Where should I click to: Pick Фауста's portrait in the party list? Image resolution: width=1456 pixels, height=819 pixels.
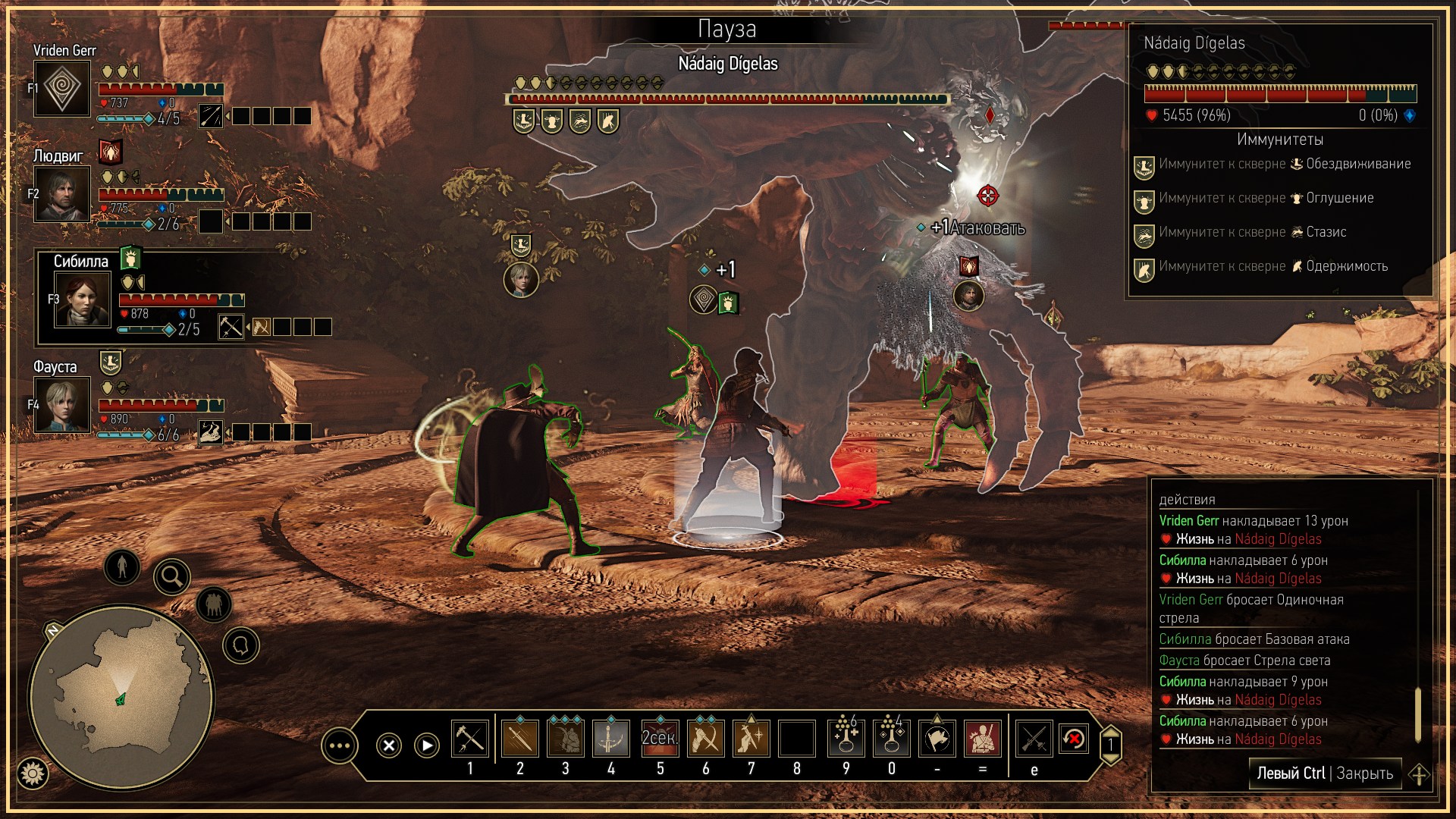[62, 406]
